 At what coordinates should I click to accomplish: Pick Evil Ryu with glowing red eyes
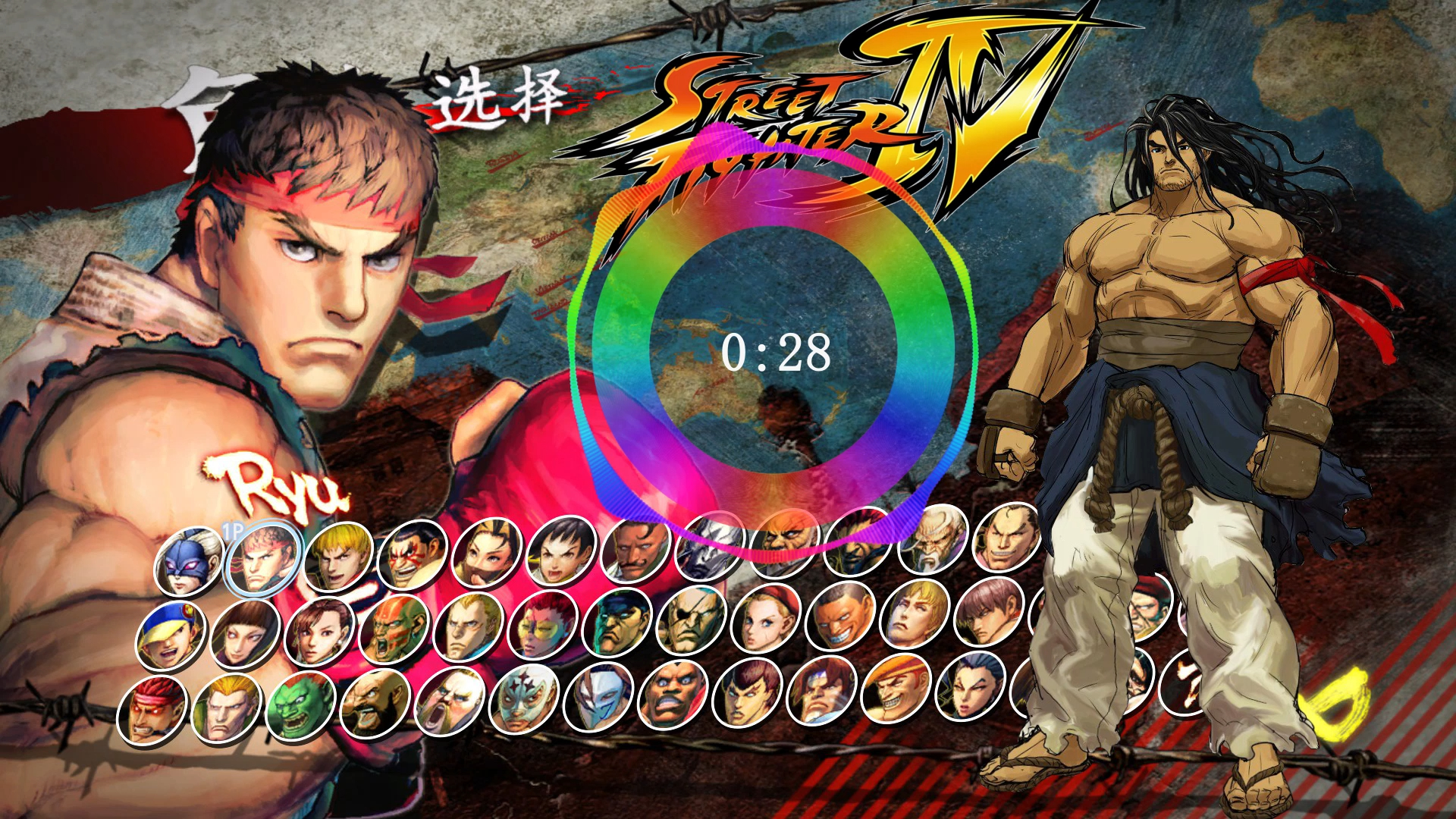[x=152, y=711]
